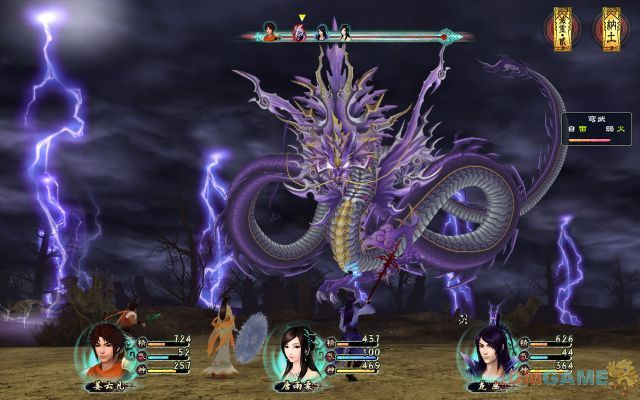Click the orange-haired hero icon in turn-order bar

coord(271,32)
